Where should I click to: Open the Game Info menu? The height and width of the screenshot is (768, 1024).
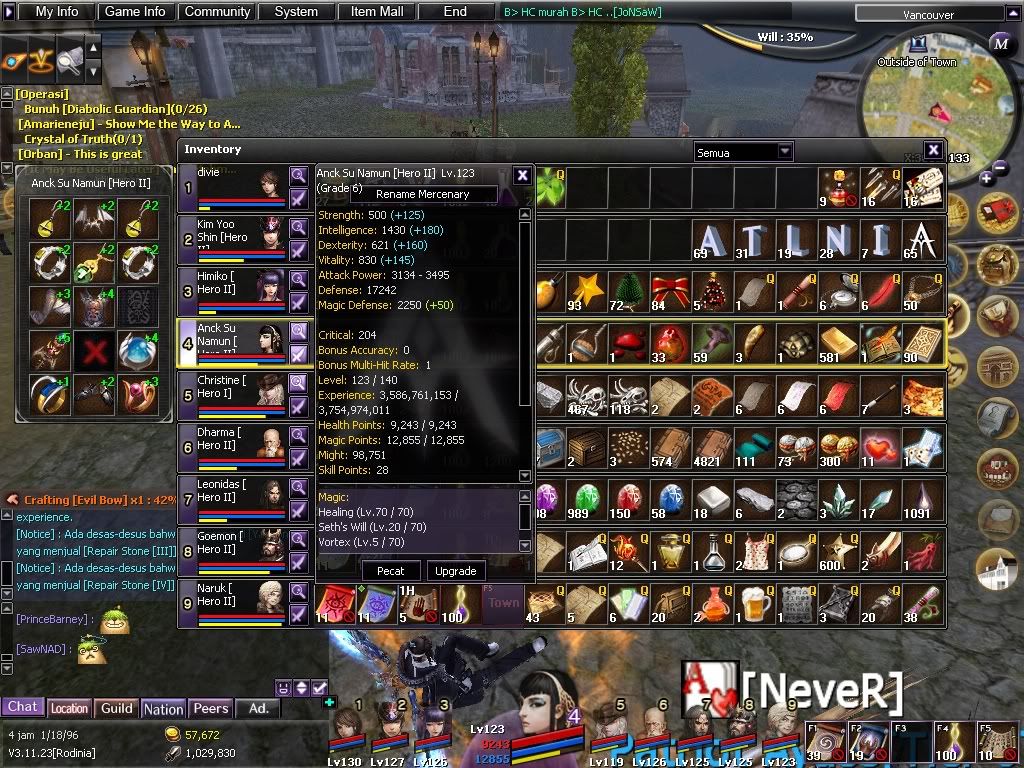135,12
